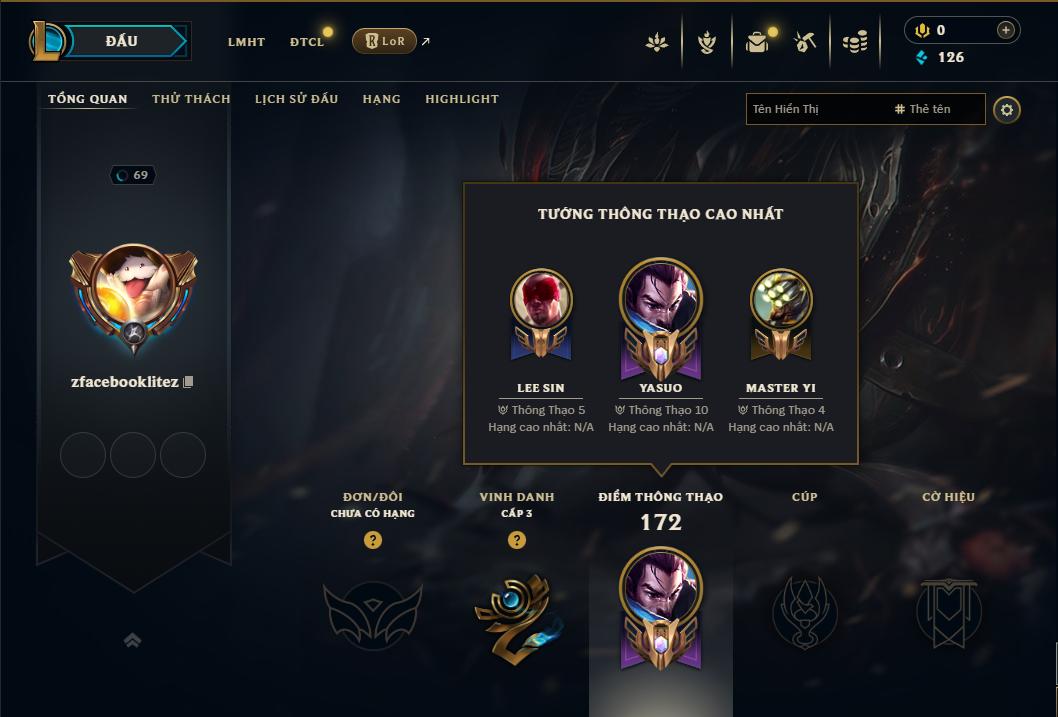The height and width of the screenshot is (717, 1058).
Task: Open the backpack collection icon
Action: (x=757, y=42)
